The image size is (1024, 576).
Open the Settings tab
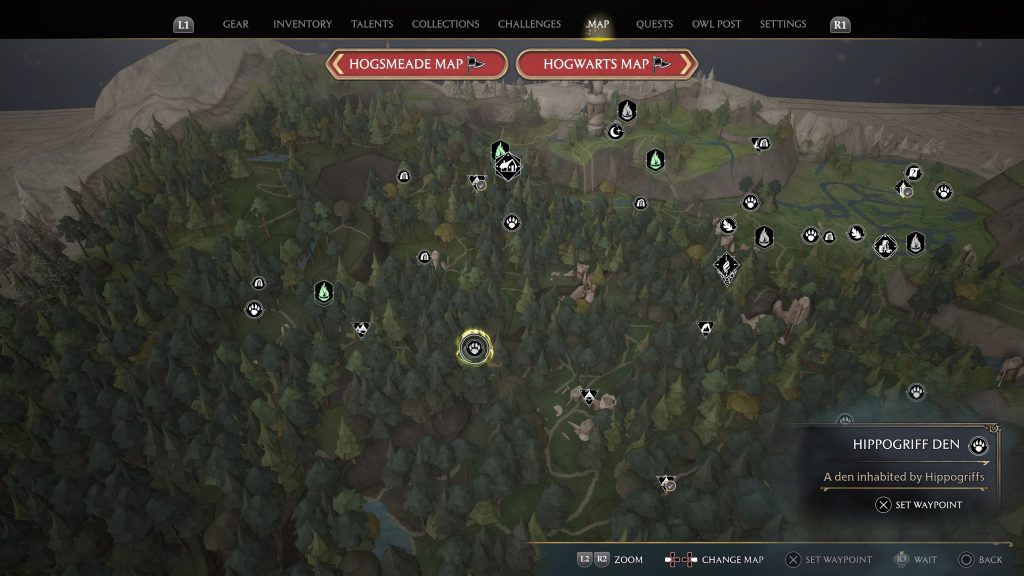click(783, 24)
